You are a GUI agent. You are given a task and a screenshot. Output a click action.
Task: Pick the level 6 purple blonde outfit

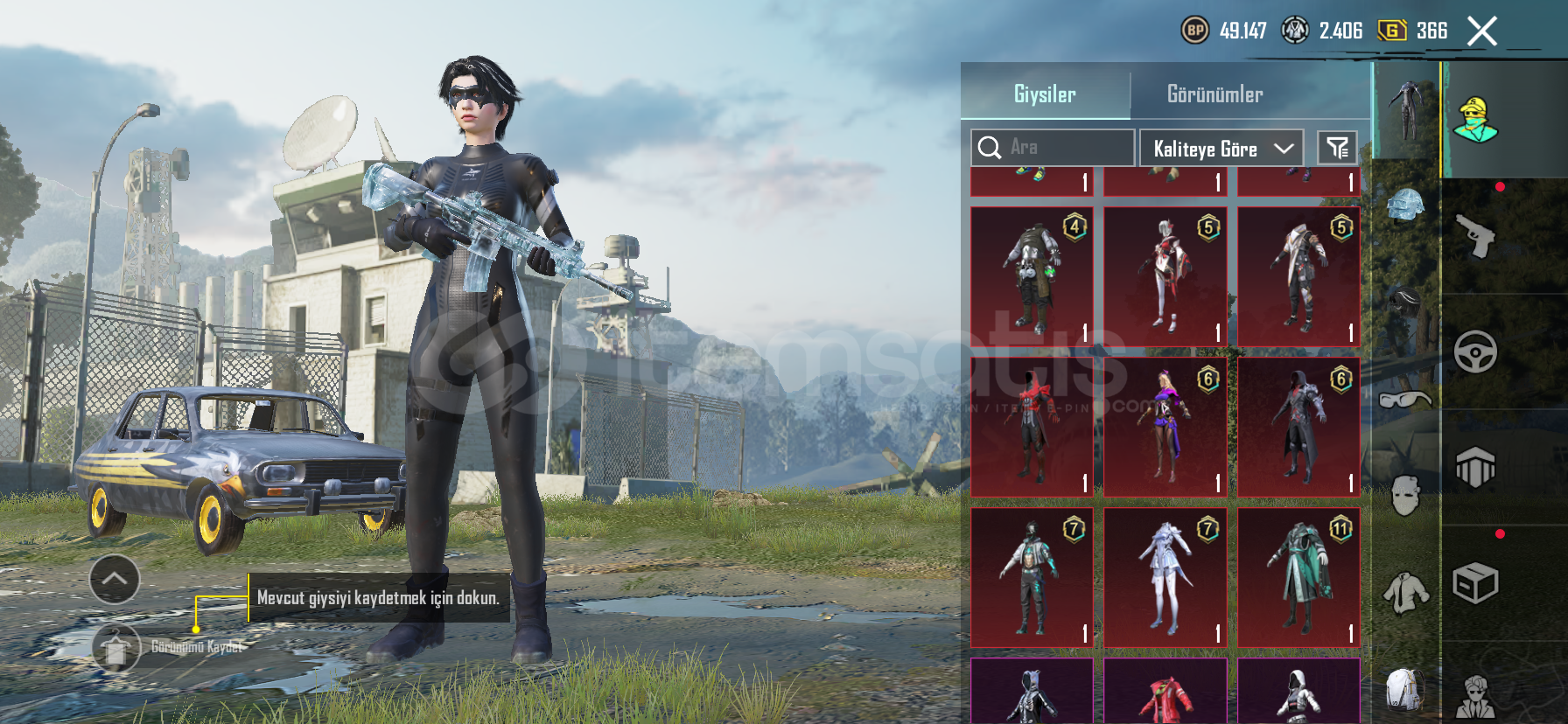tap(1165, 427)
